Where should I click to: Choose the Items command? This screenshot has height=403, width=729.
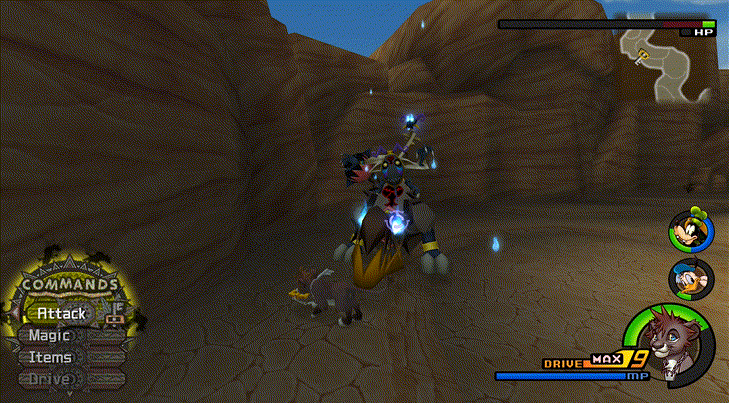click(49, 357)
